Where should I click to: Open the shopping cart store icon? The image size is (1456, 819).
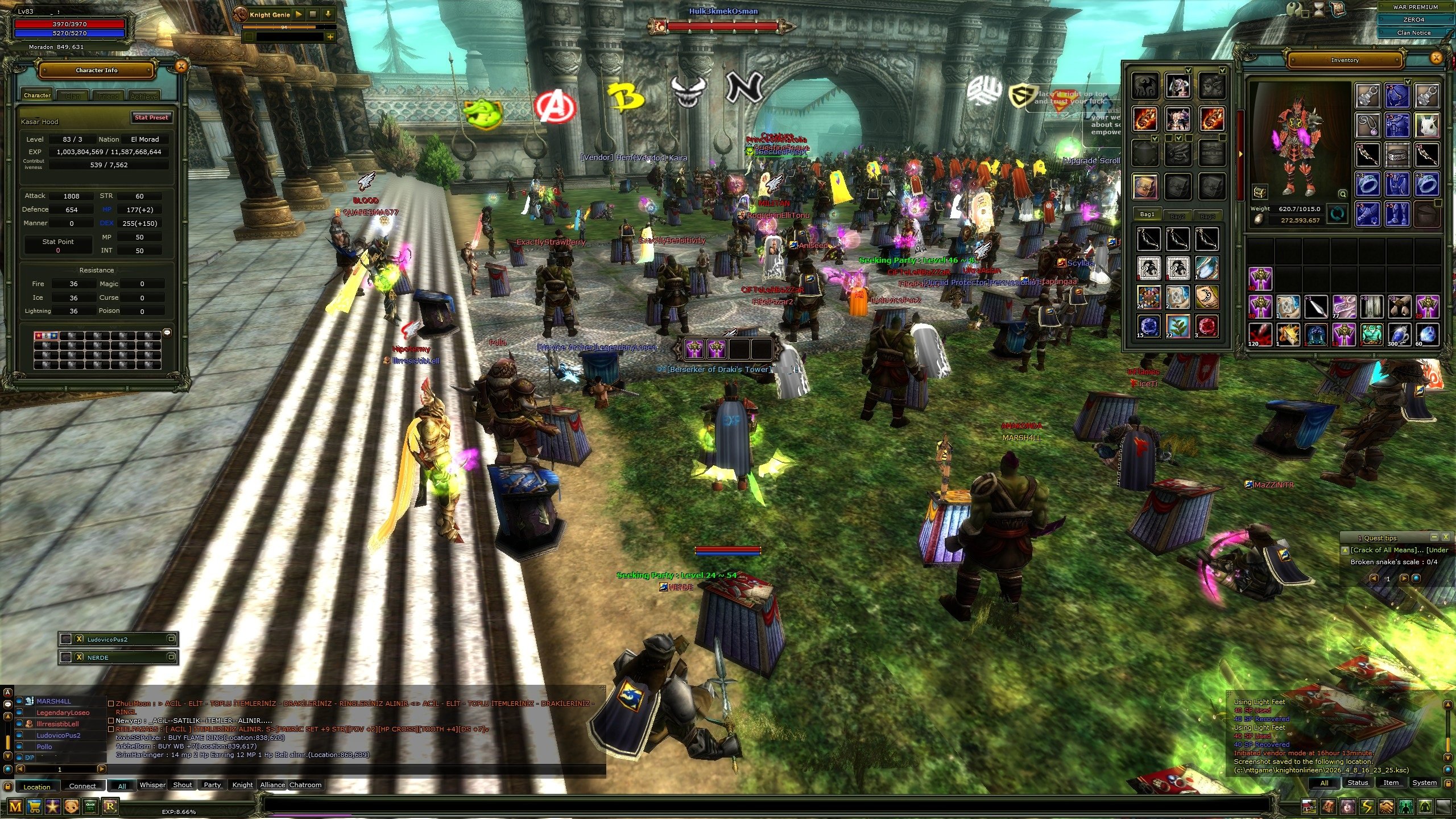coord(34,806)
